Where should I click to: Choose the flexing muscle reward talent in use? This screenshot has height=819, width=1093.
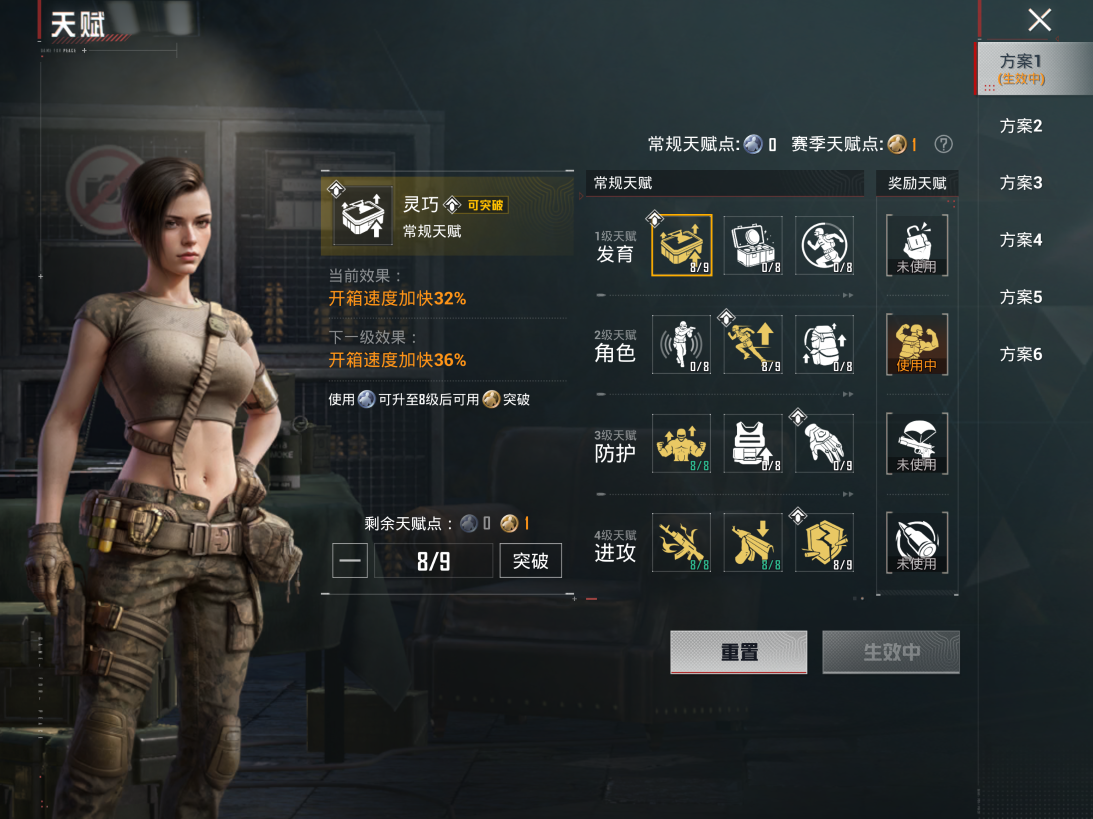[x=916, y=345]
